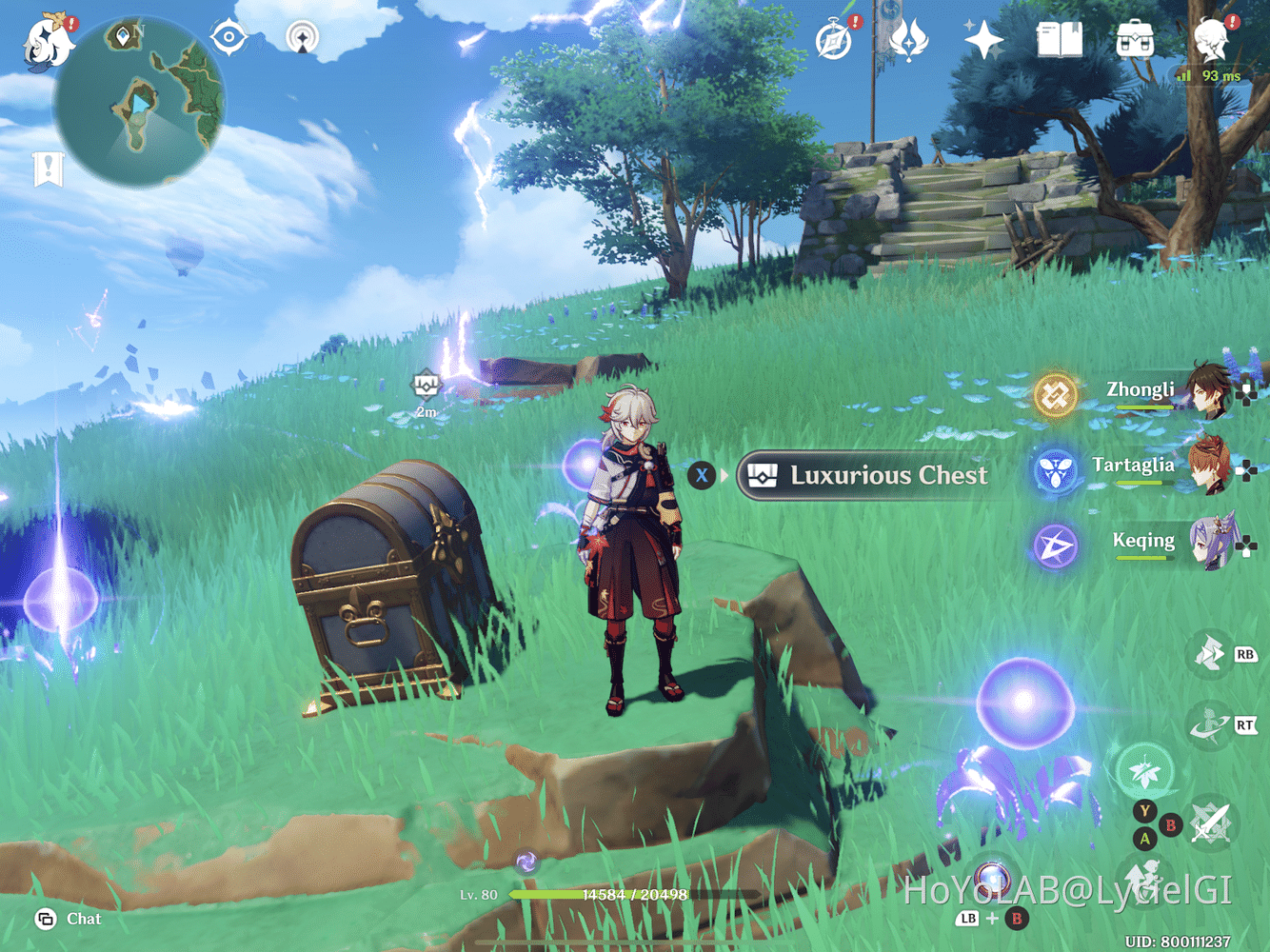Trigger Keqing's elemental burst icon
The image size is (1270, 952).
[1055, 544]
